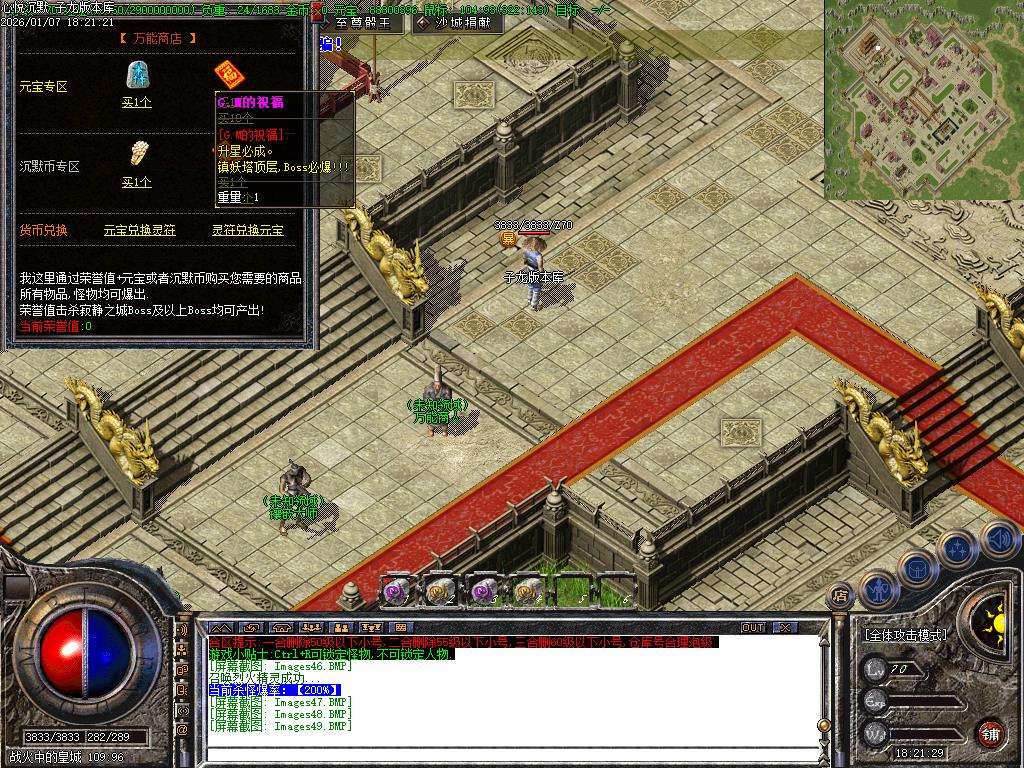
Task: Open the skills sparkle icon
Action: (x=958, y=548)
